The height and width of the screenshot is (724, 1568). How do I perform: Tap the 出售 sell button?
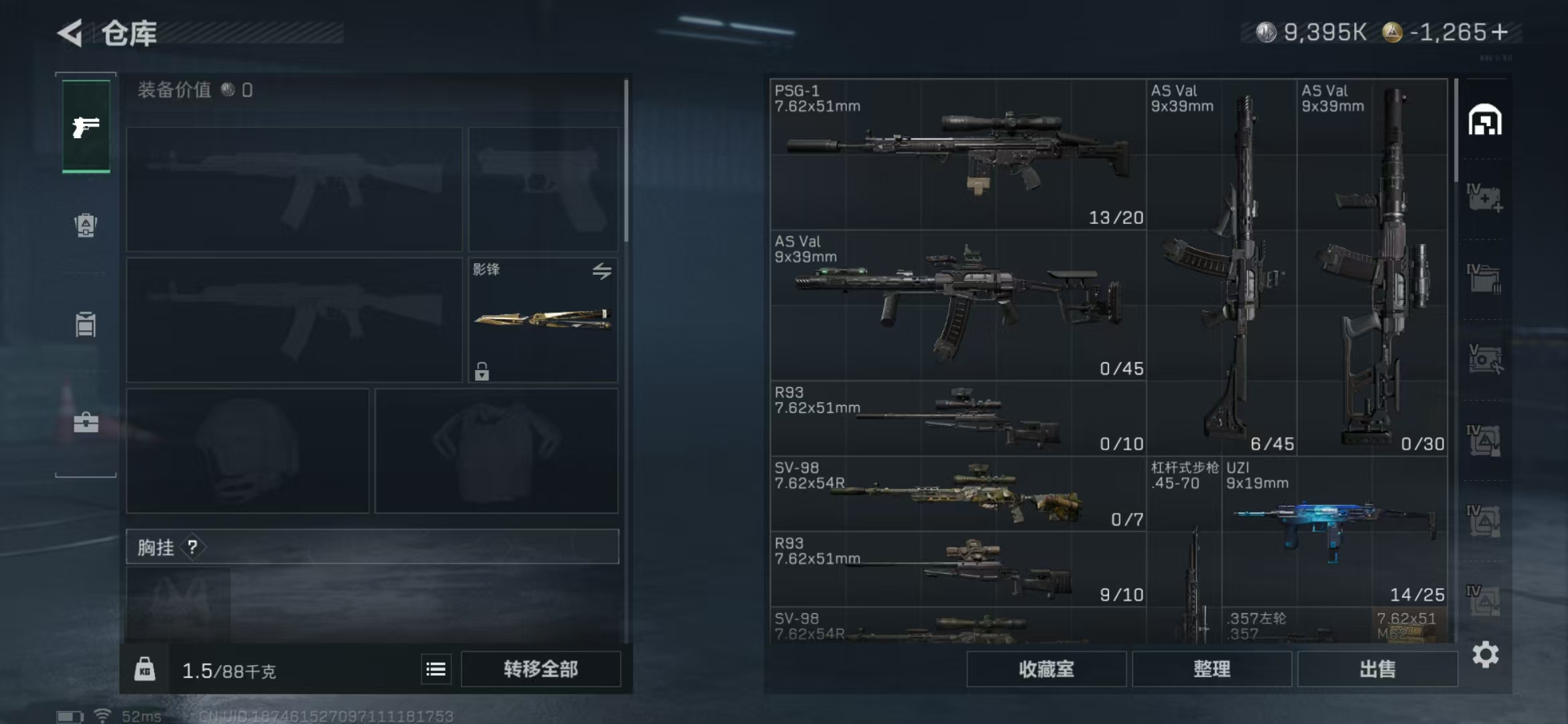click(x=1377, y=669)
